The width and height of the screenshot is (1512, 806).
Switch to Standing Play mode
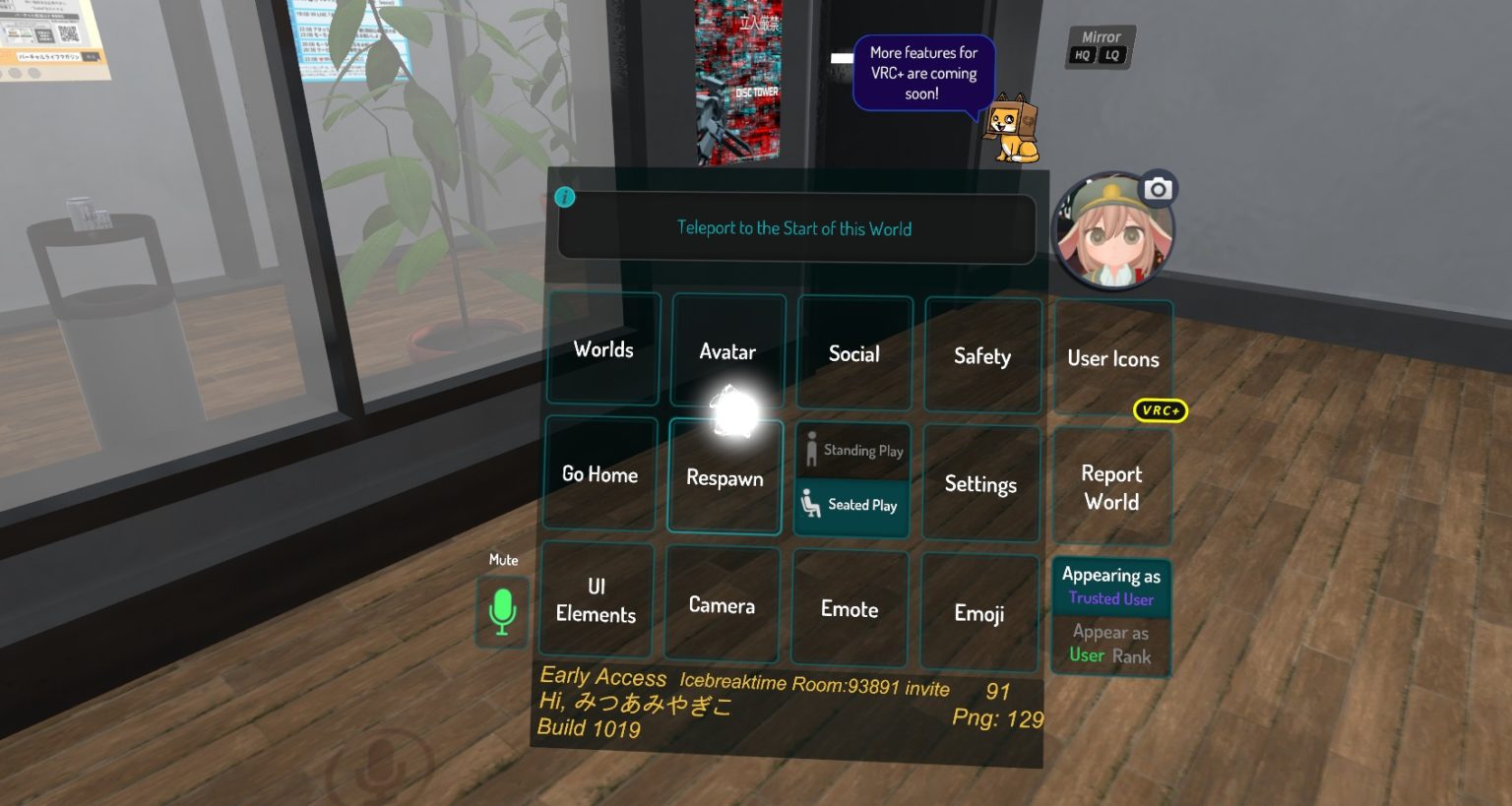(x=852, y=450)
